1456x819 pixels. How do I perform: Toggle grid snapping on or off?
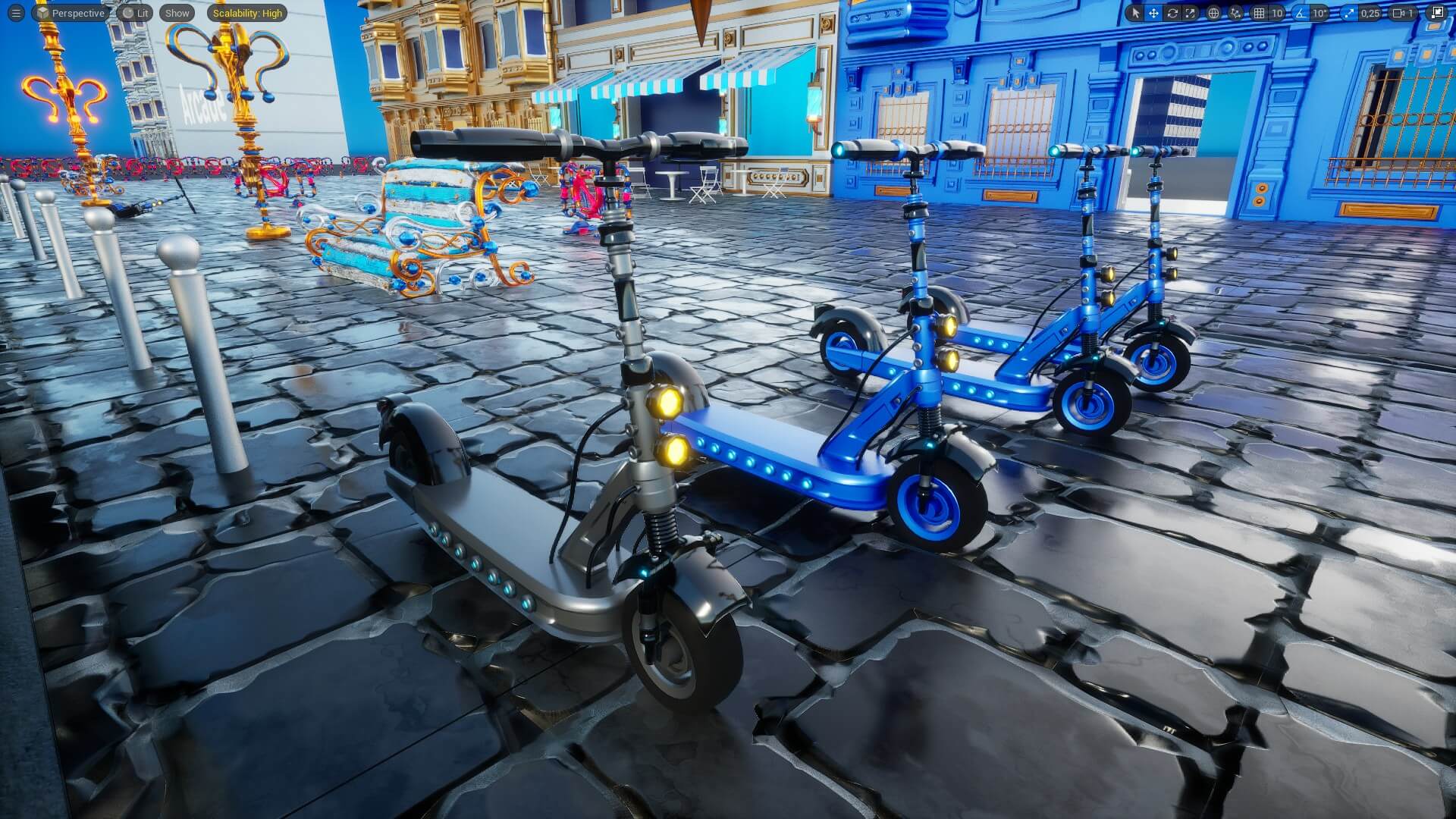(x=1260, y=12)
